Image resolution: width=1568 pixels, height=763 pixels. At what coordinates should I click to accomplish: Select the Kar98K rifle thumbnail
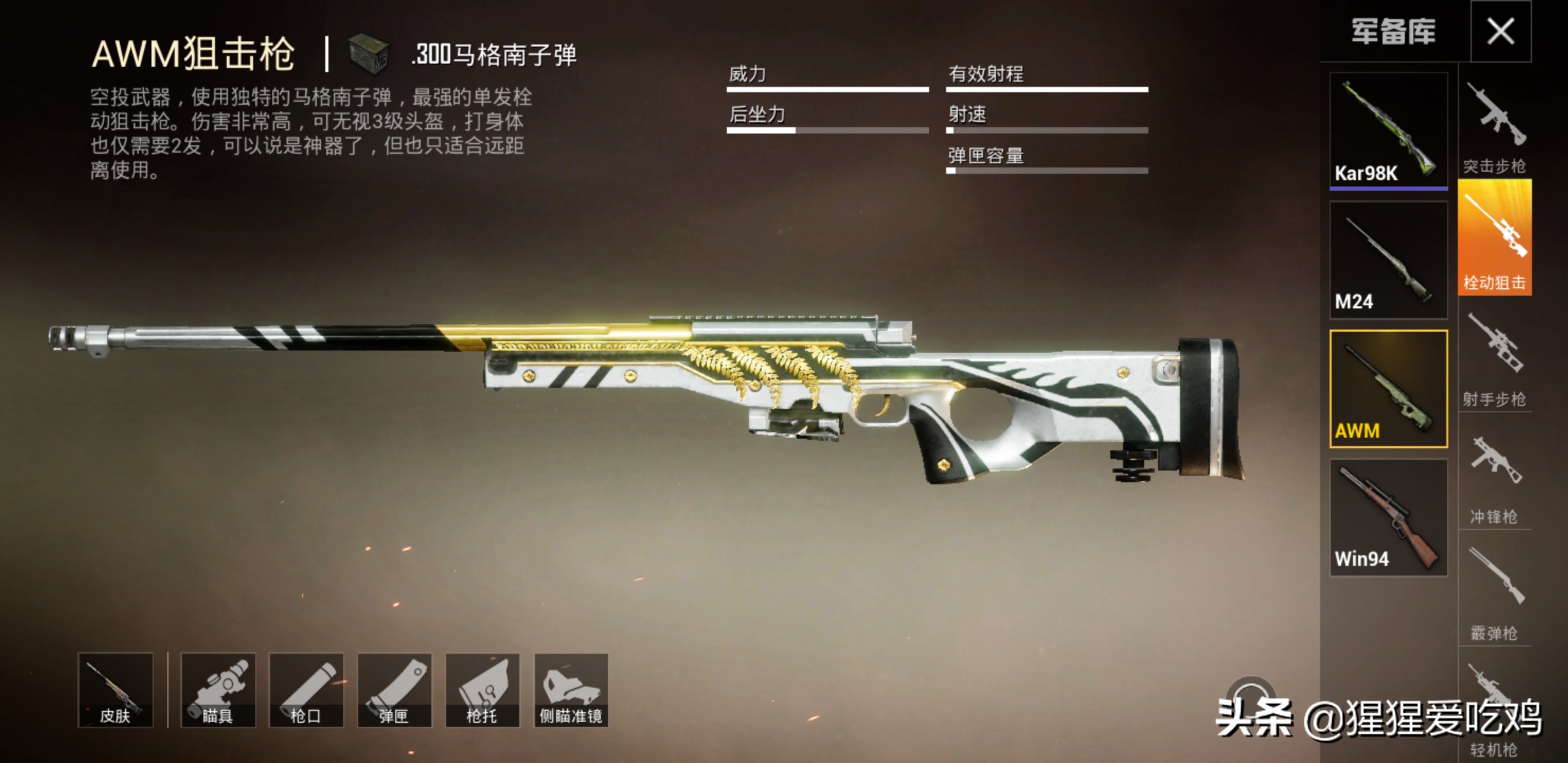point(1388,130)
